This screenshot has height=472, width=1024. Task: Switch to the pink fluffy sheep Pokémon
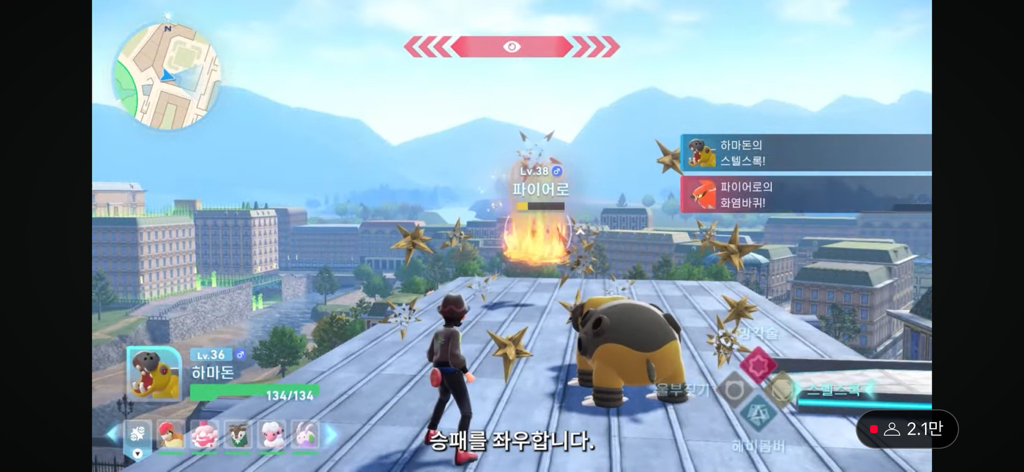pyautogui.click(x=271, y=434)
